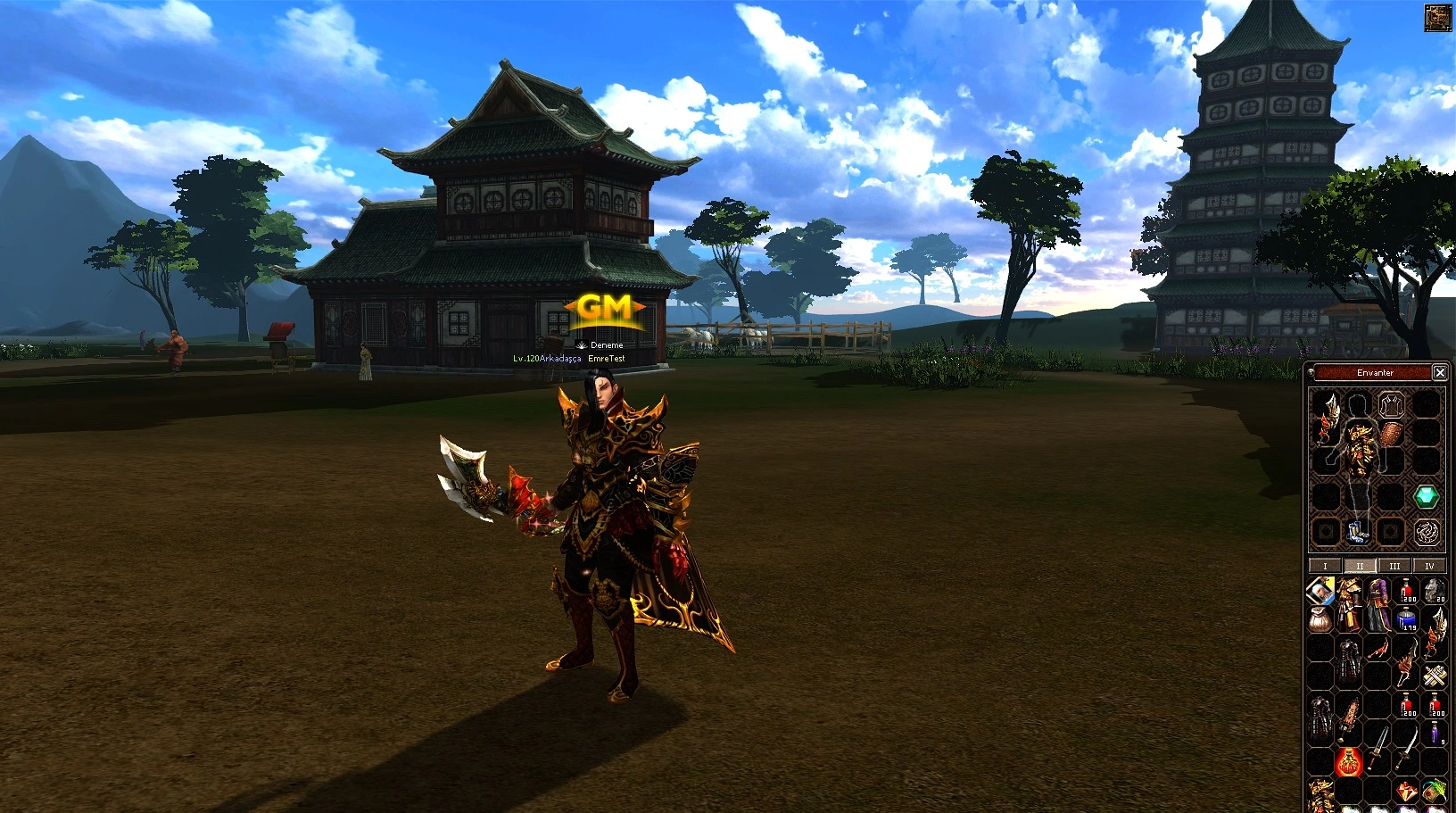The width and height of the screenshot is (1456, 813).
Task: Click the white-haired character portrait item
Action: tap(1320, 590)
